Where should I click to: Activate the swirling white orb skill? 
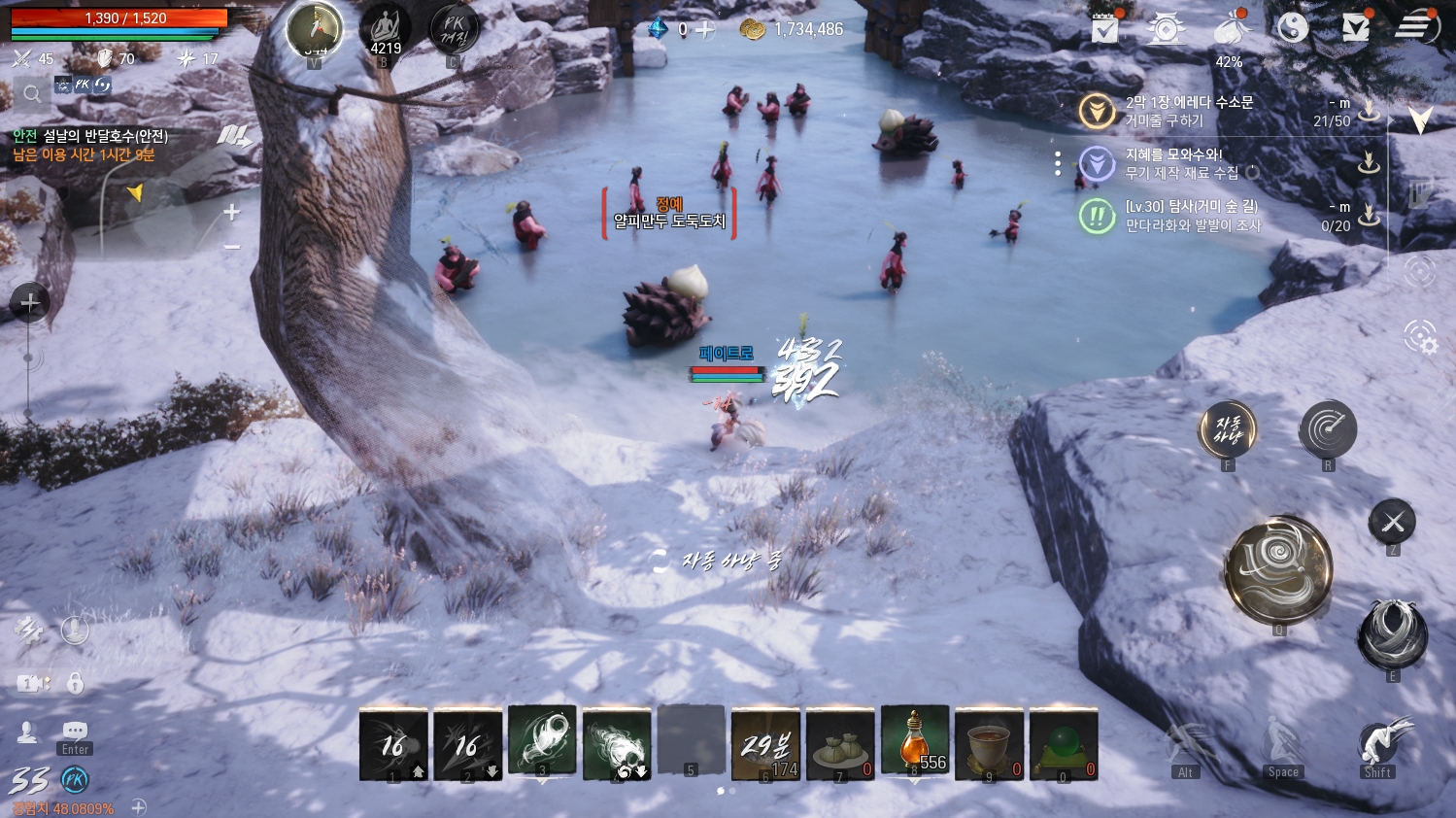click(542, 741)
